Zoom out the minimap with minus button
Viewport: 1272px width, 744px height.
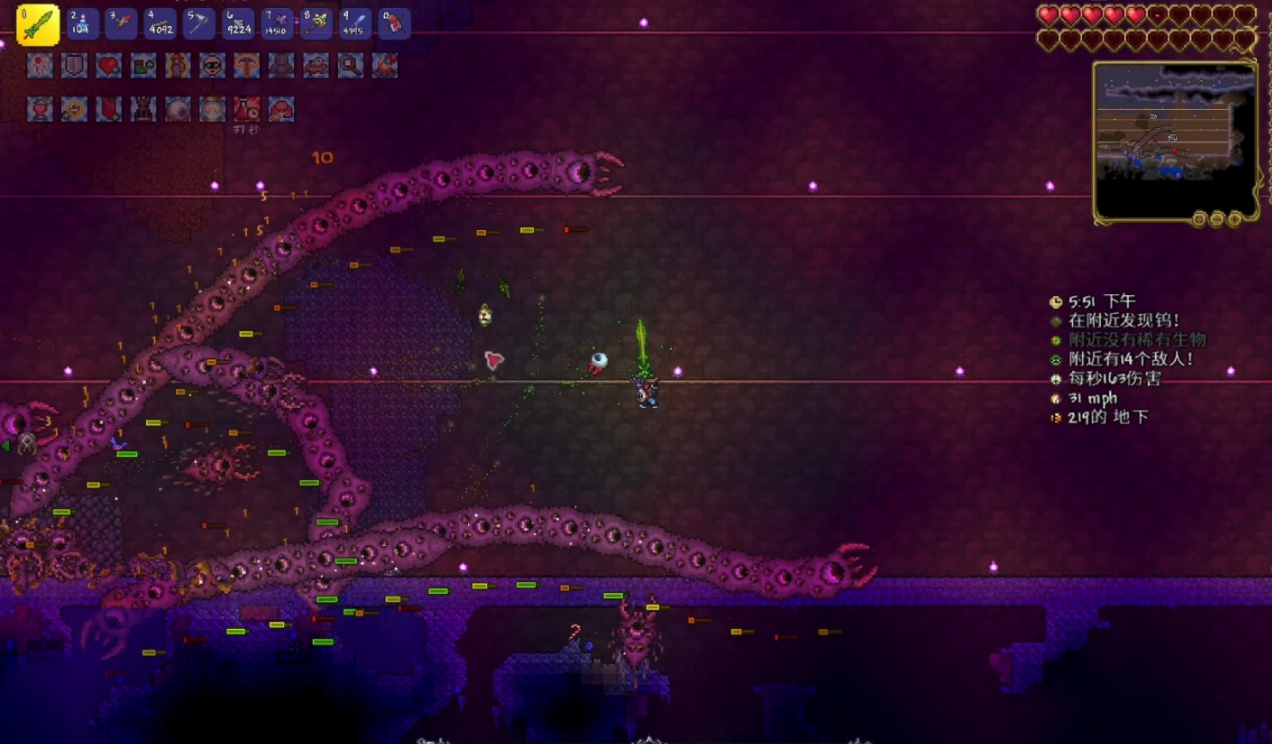[x=1217, y=218]
